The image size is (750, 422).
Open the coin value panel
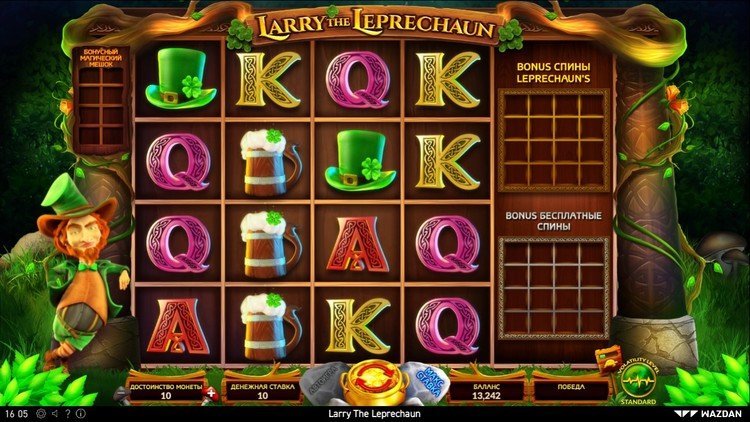point(165,389)
